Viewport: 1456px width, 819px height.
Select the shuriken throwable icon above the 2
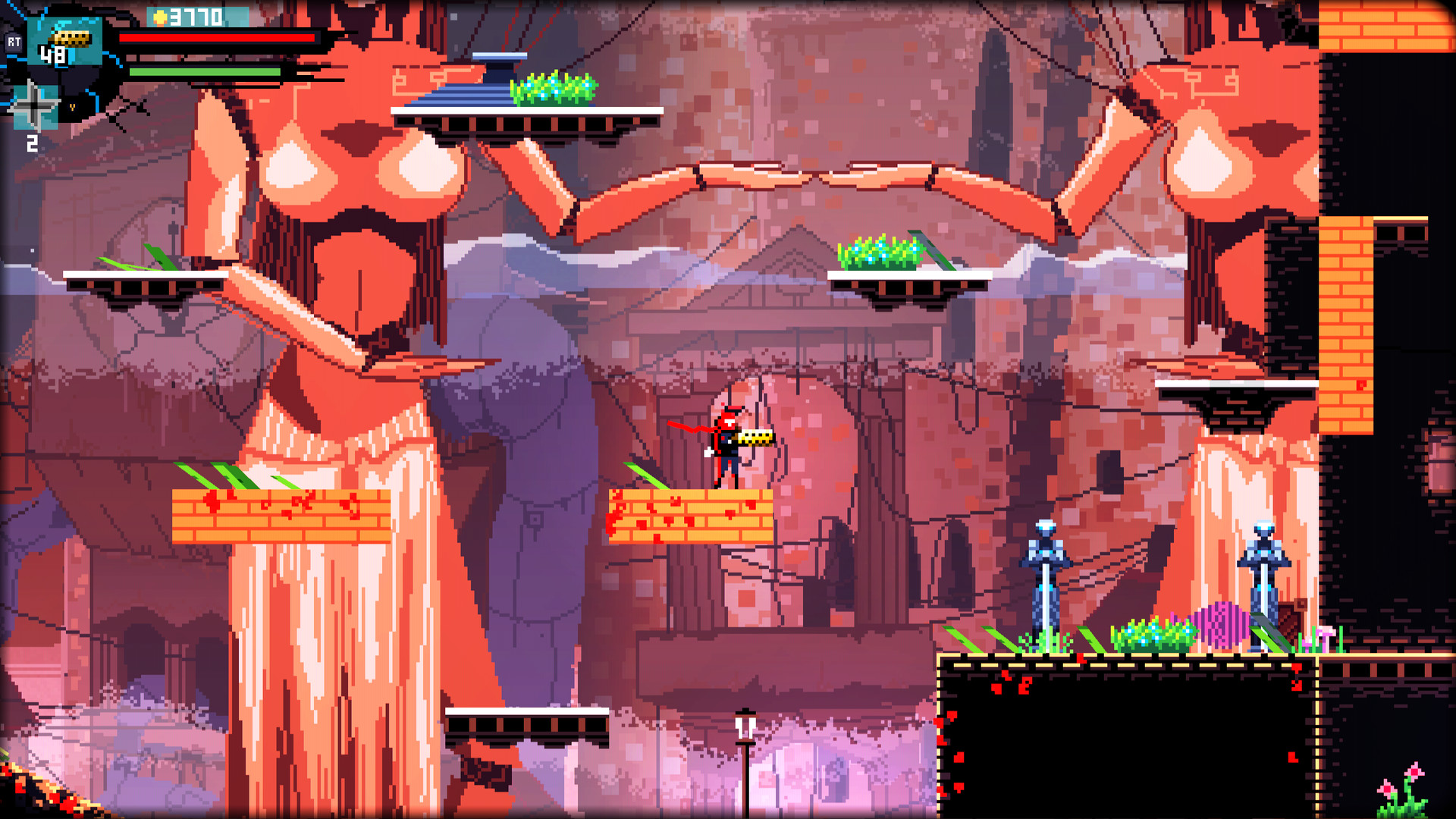pyautogui.click(x=34, y=105)
